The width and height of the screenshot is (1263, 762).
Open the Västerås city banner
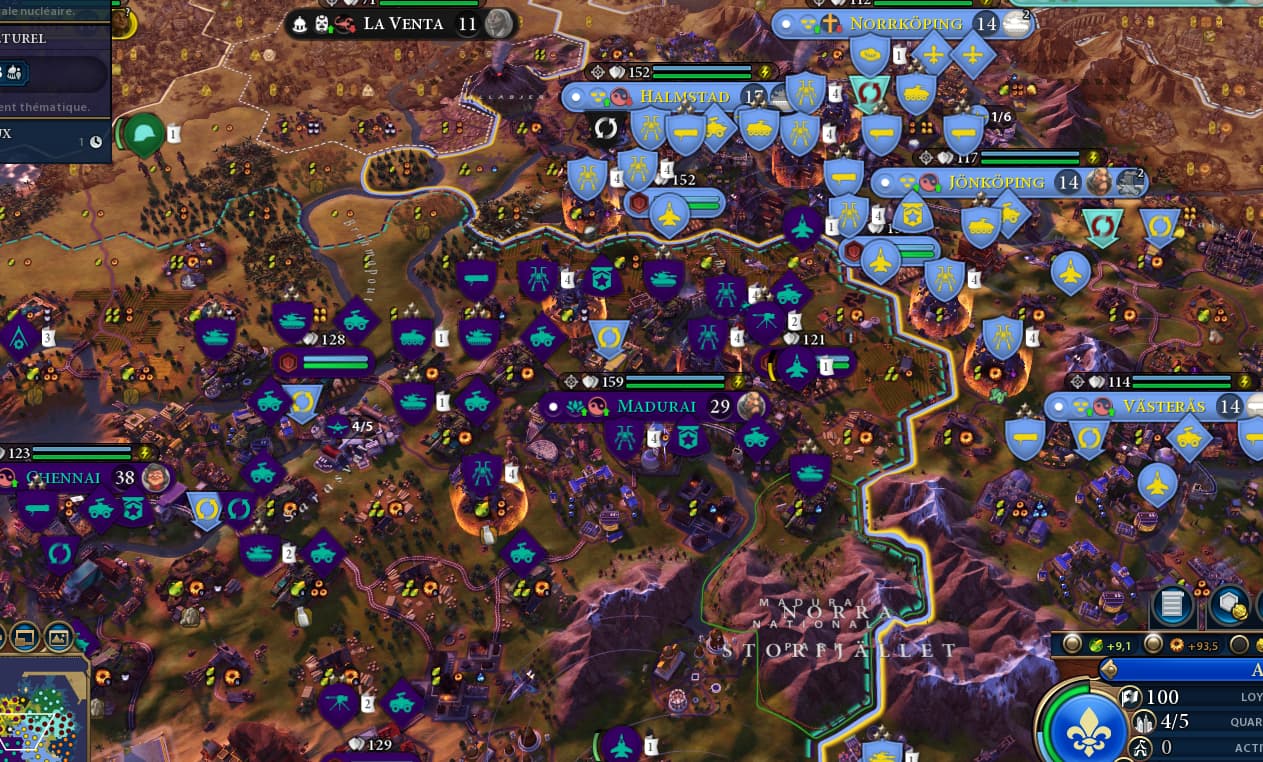coord(1163,407)
